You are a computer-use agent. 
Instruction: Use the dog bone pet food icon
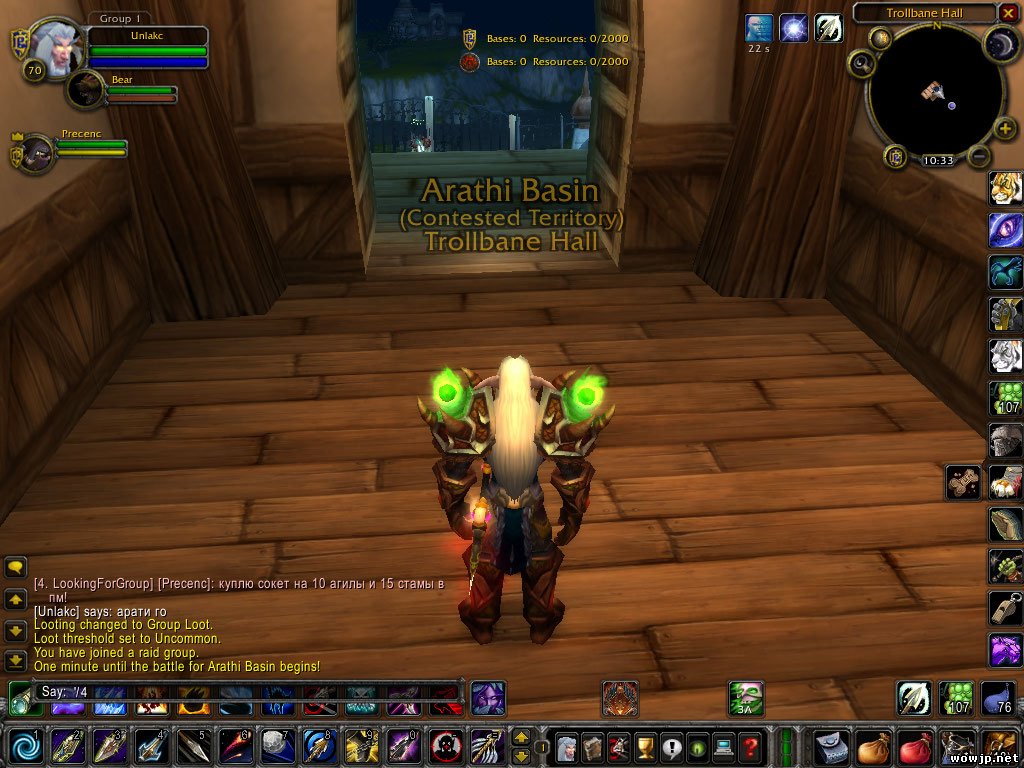(963, 482)
